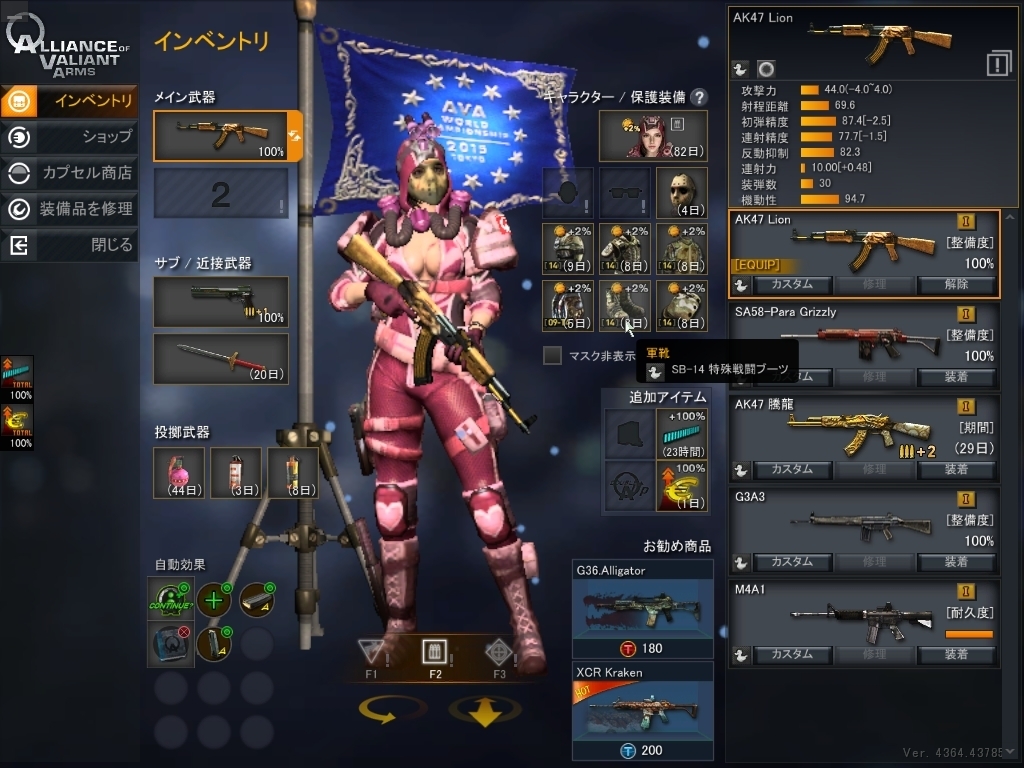Customize the G3A3 rifle

(x=791, y=562)
